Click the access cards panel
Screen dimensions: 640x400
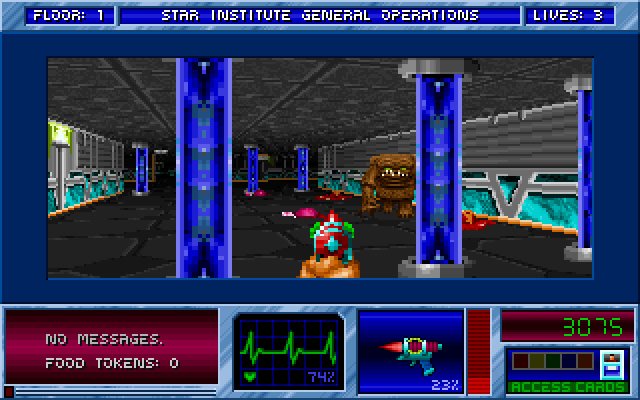(x=553, y=369)
